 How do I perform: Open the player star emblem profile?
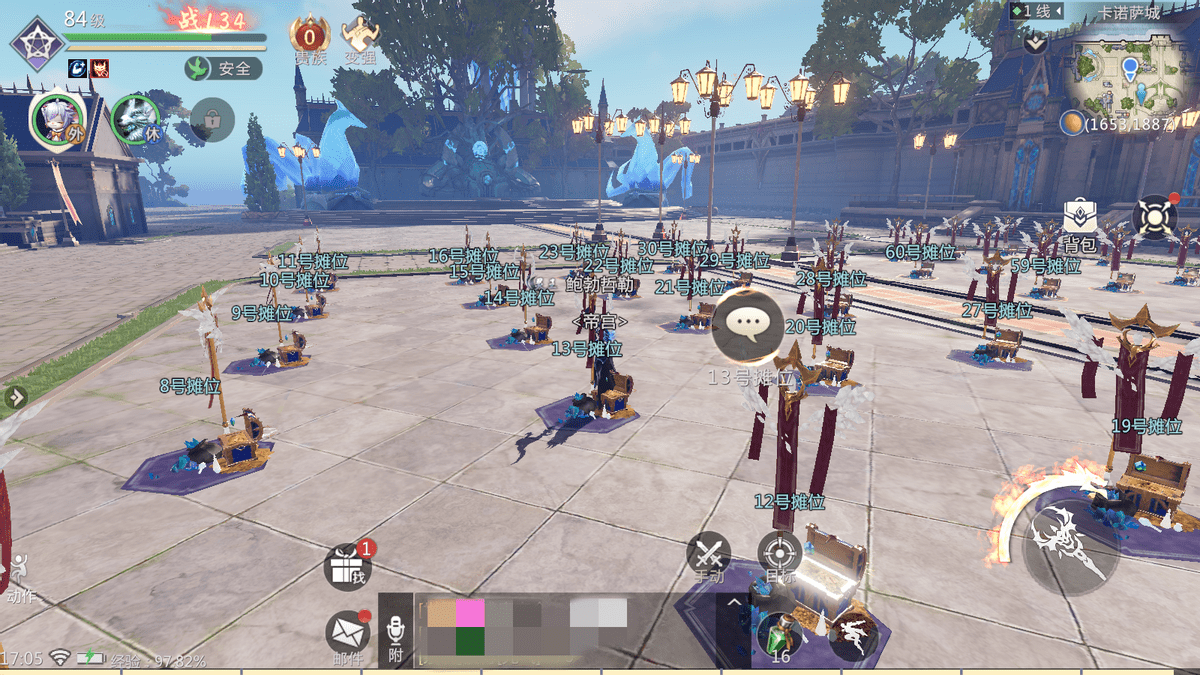coord(37,44)
